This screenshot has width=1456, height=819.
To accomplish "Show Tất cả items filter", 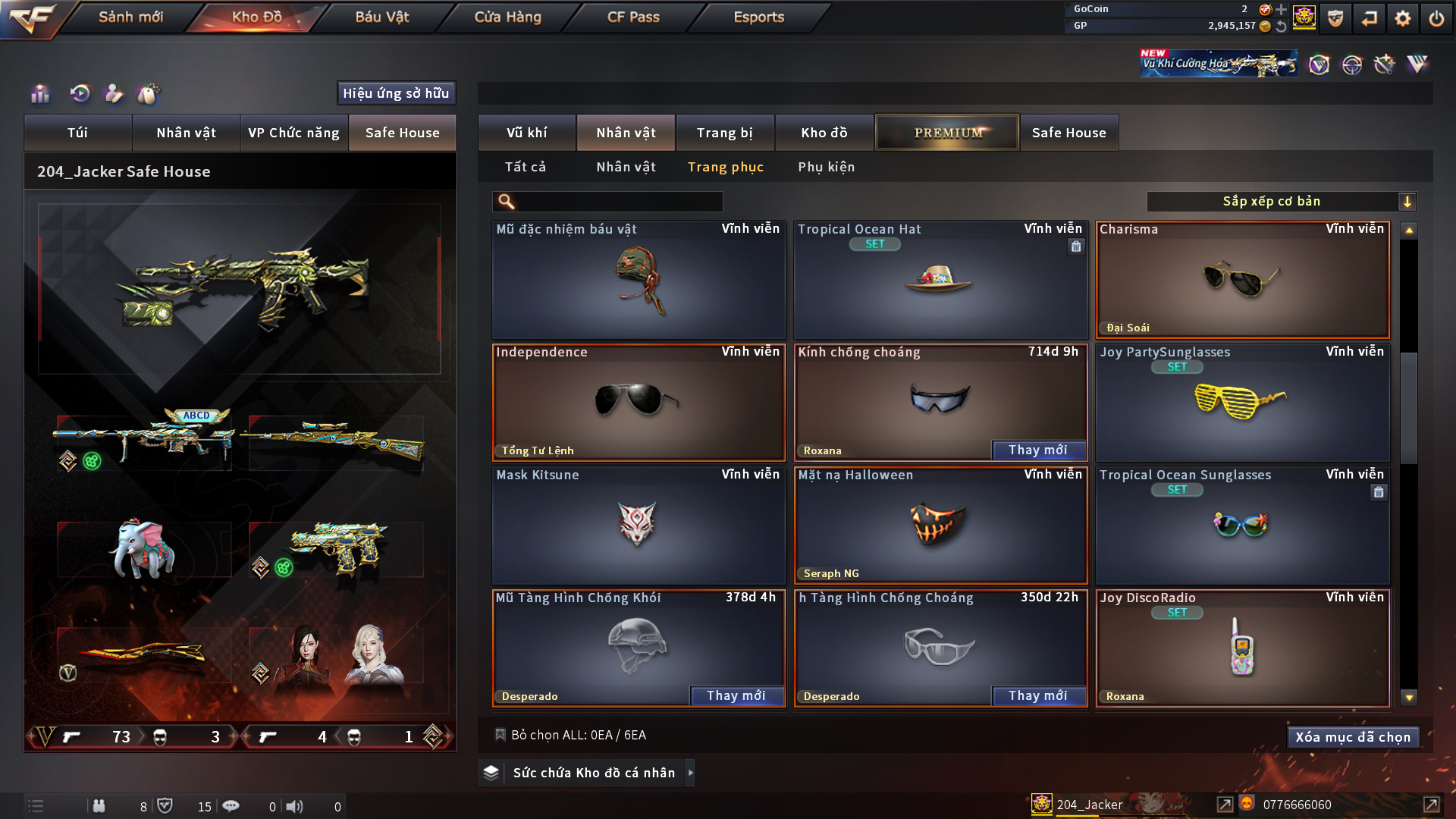I will tap(525, 167).
